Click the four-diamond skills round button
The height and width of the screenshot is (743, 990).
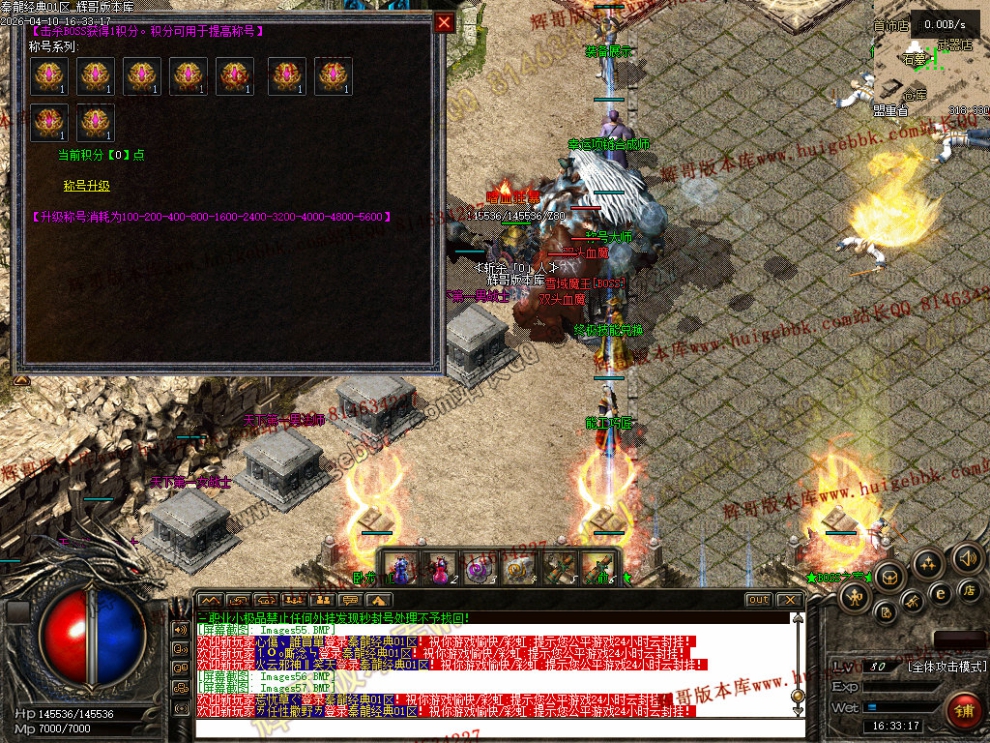[926, 563]
